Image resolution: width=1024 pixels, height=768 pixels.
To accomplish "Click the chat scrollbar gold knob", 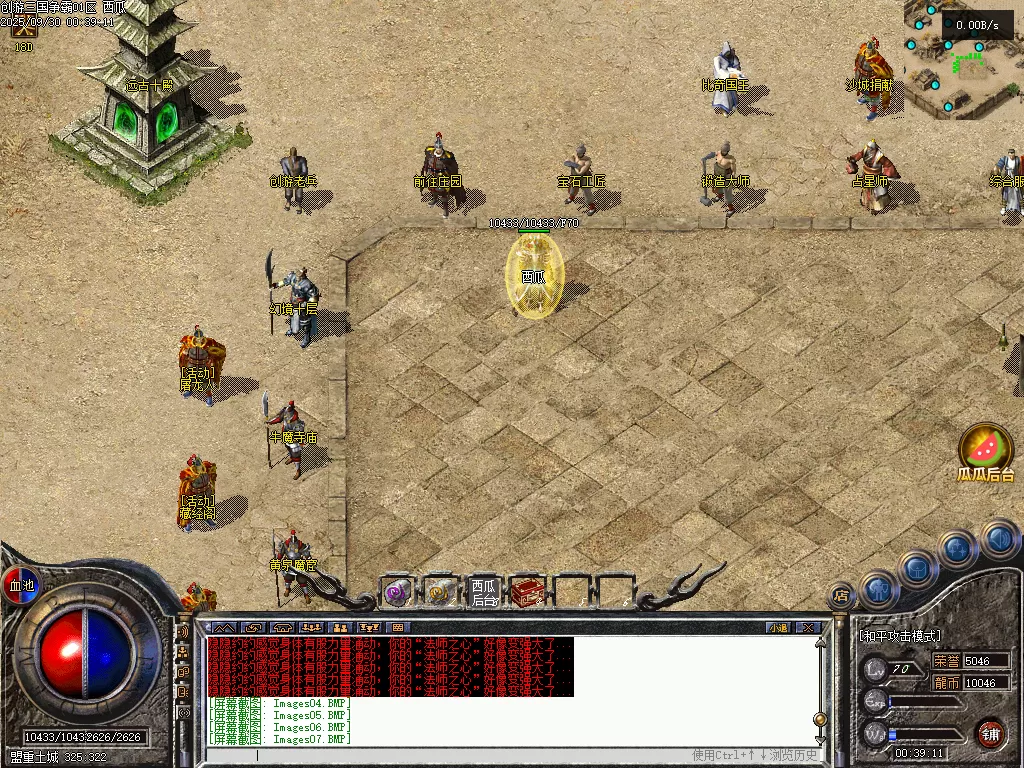I will [820, 718].
